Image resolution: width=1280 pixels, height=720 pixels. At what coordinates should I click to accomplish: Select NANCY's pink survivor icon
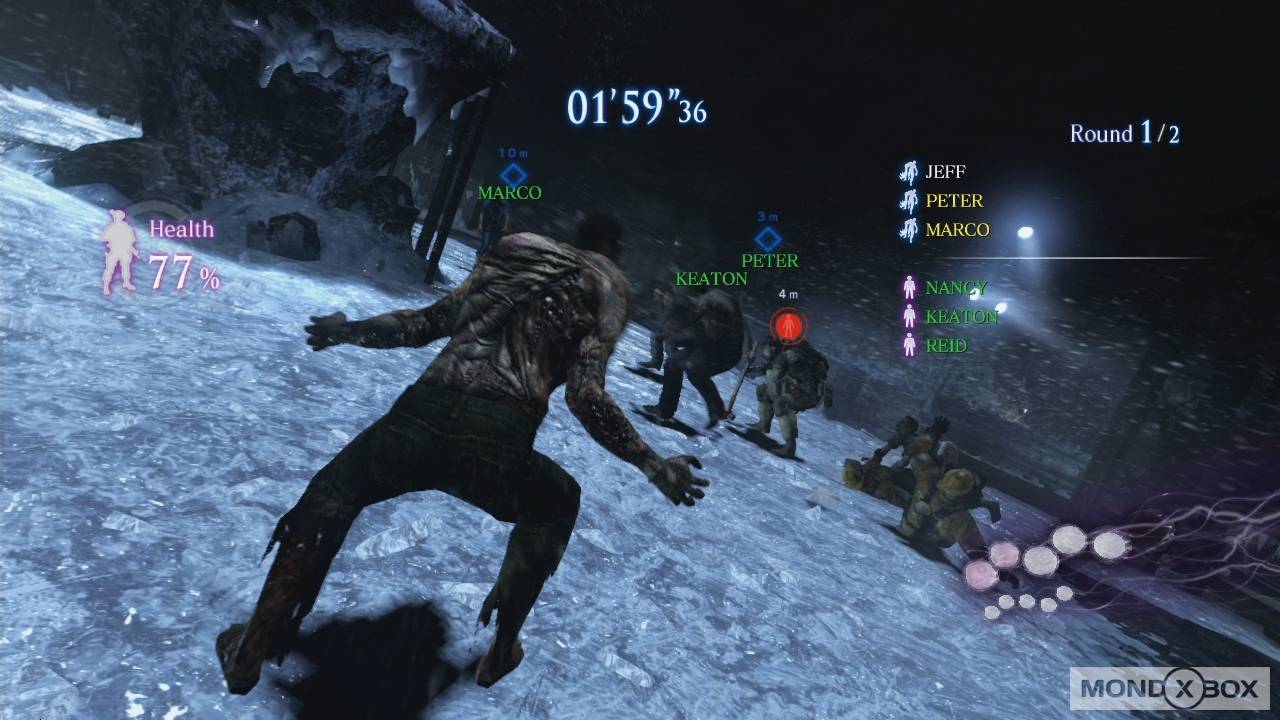coord(908,287)
